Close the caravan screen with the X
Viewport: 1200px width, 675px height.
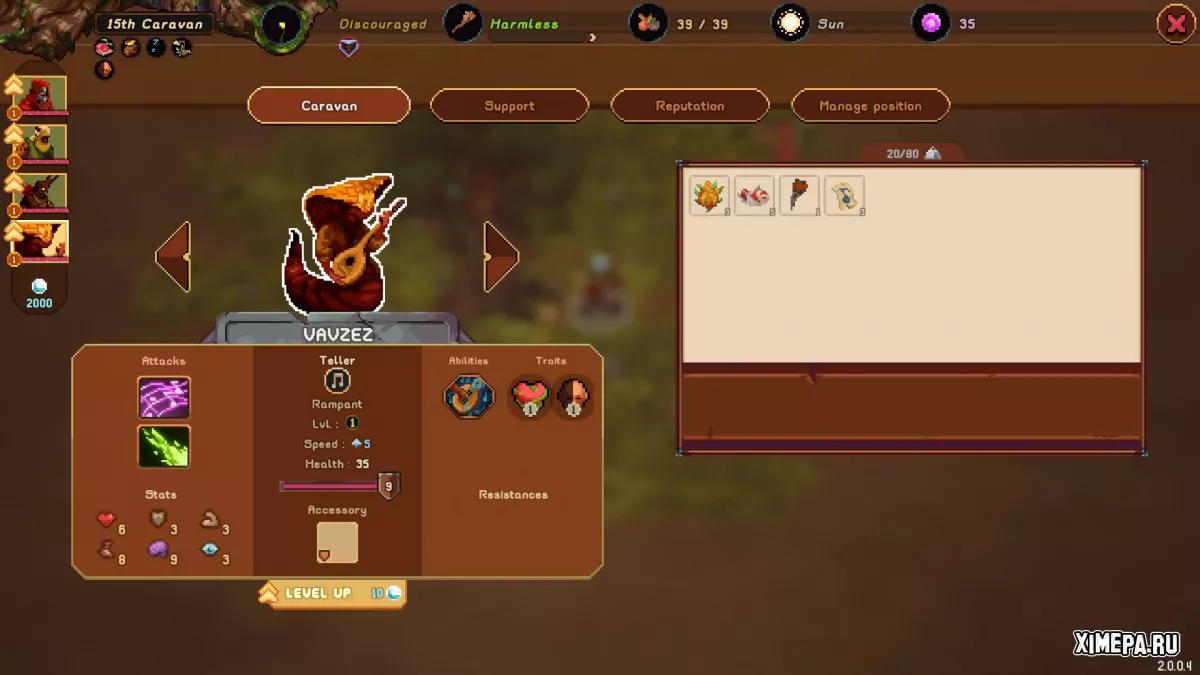point(1176,23)
